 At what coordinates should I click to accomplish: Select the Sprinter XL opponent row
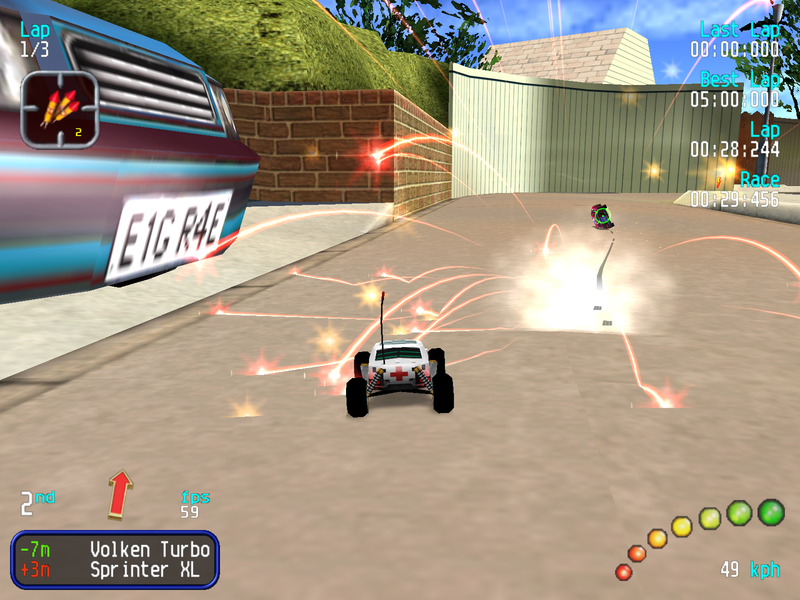tap(115, 571)
